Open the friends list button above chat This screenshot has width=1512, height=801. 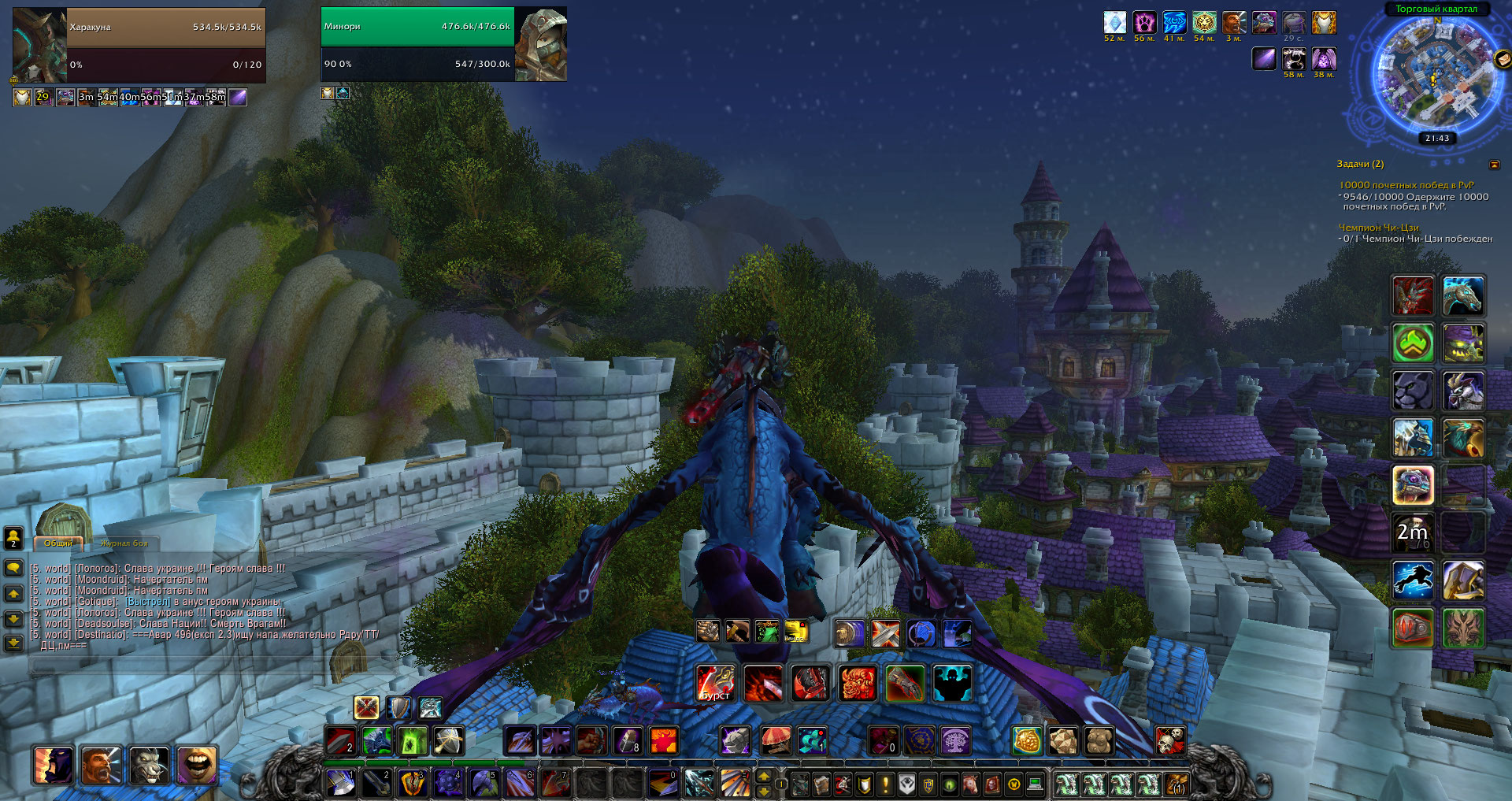click(13, 538)
